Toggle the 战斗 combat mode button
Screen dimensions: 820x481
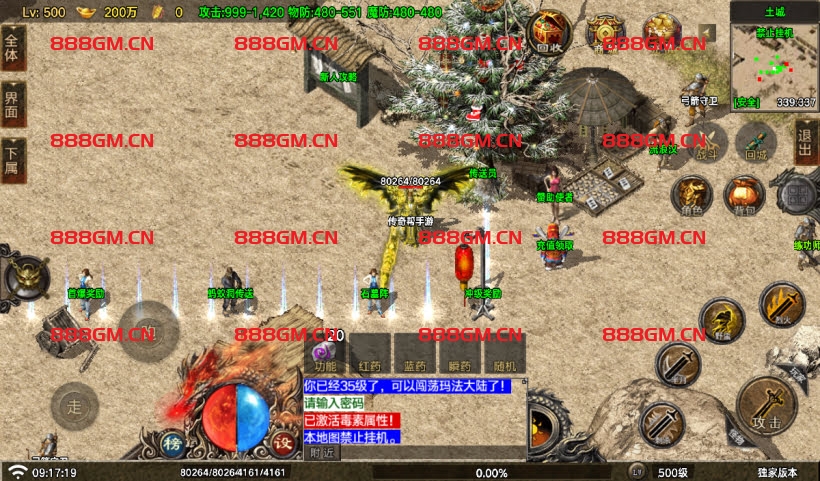[707, 143]
